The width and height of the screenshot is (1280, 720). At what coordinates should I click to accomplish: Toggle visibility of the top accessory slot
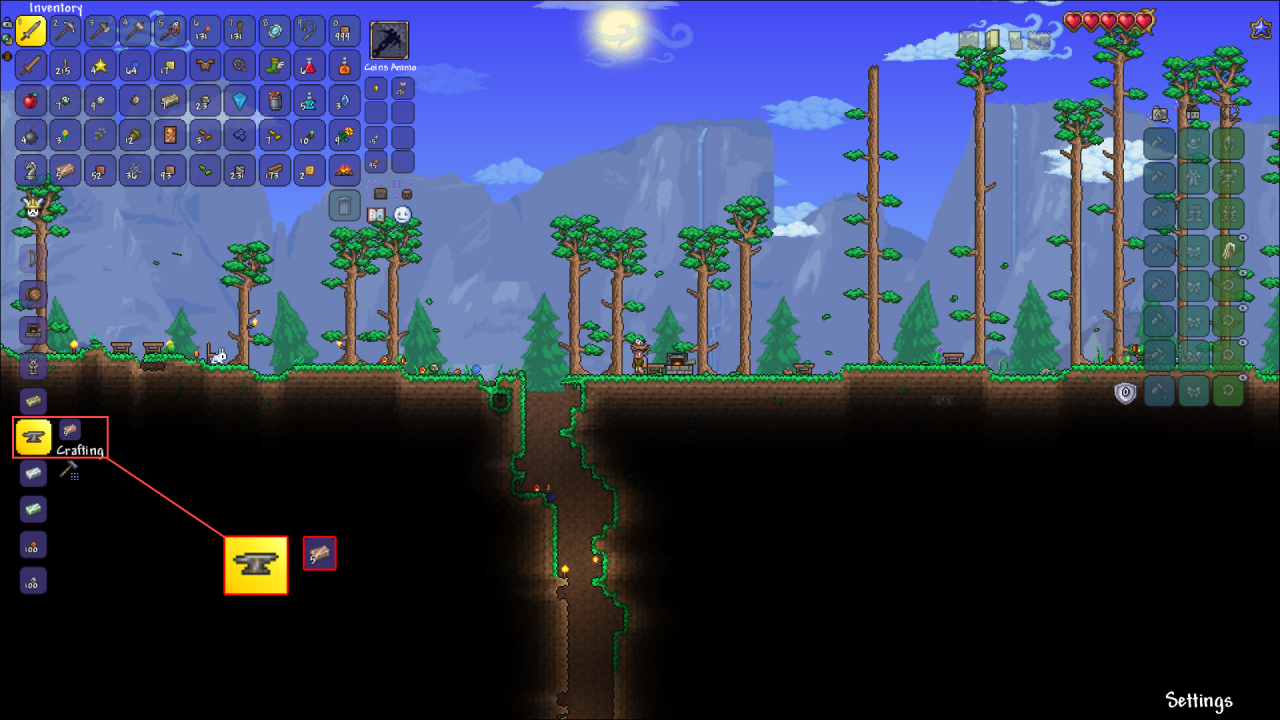click(1242, 238)
